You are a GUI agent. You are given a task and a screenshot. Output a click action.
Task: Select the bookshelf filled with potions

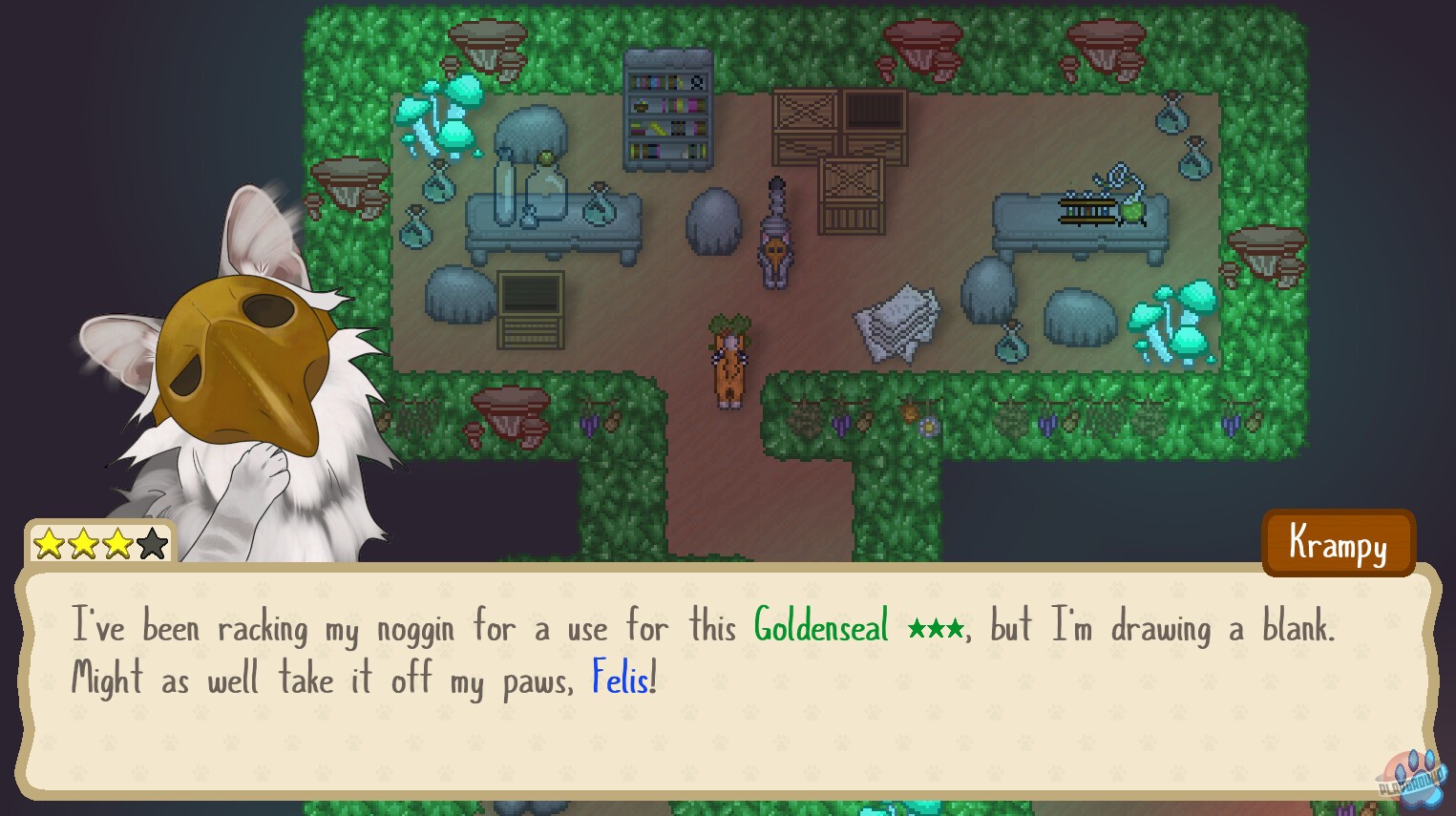click(666, 110)
